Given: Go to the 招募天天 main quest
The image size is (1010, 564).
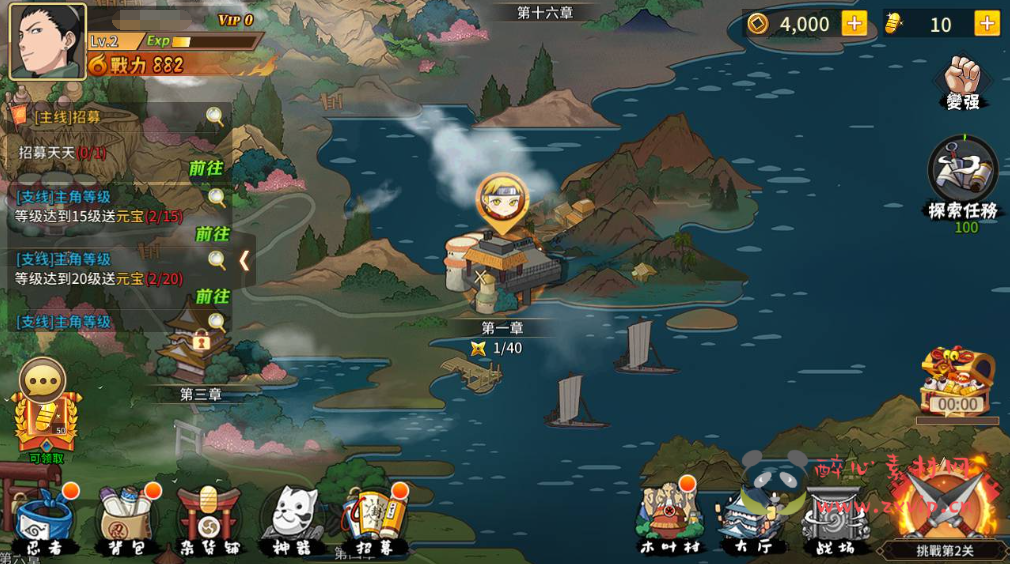Looking at the screenshot, I should click(x=207, y=169).
